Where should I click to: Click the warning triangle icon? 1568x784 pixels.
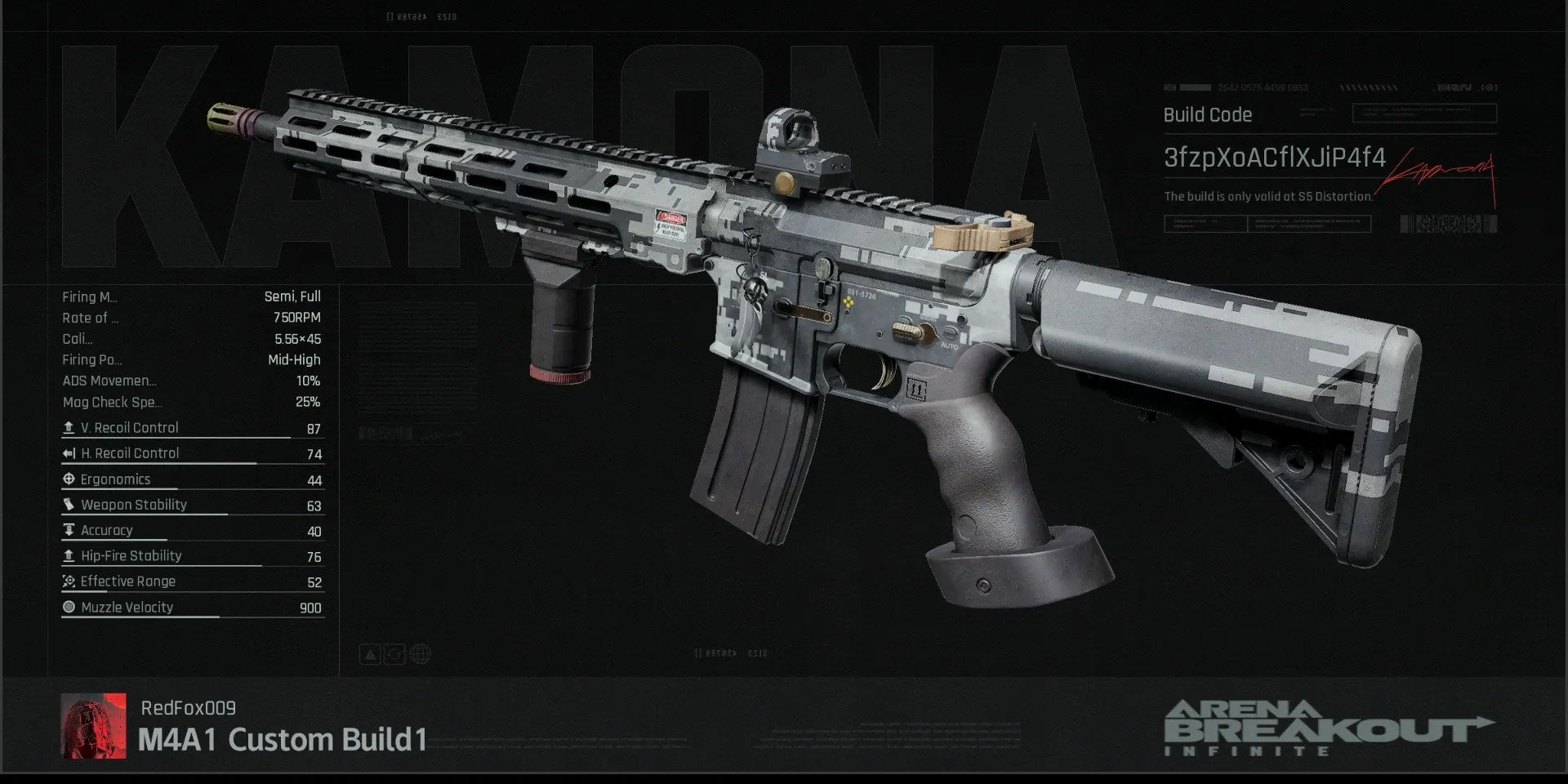coord(371,653)
